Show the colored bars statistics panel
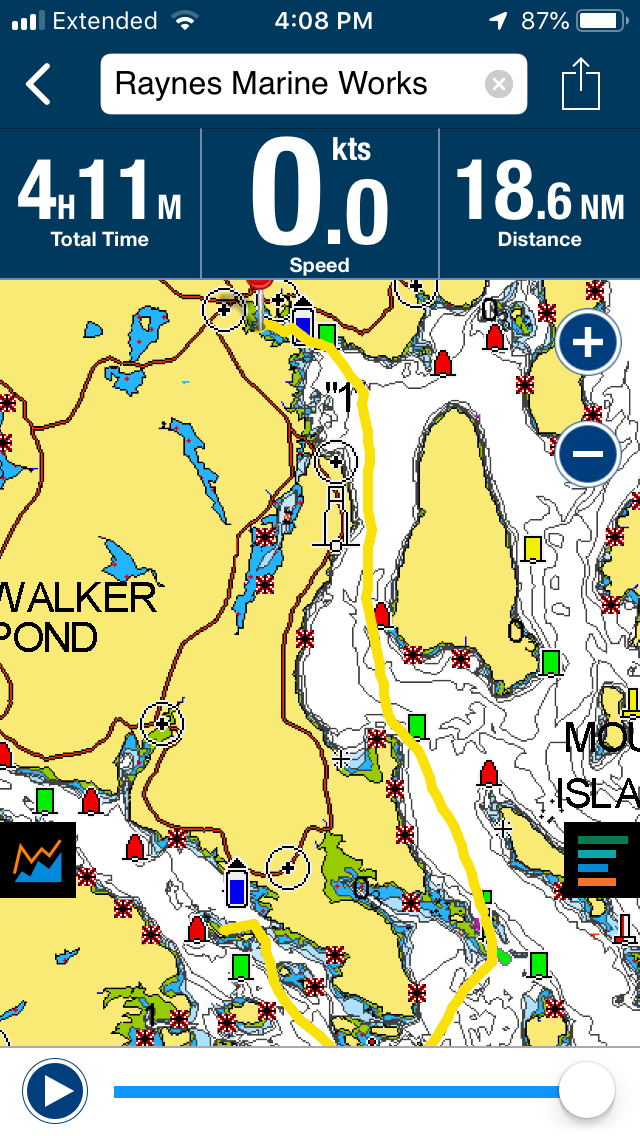640x1136 pixels. click(x=602, y=860)
